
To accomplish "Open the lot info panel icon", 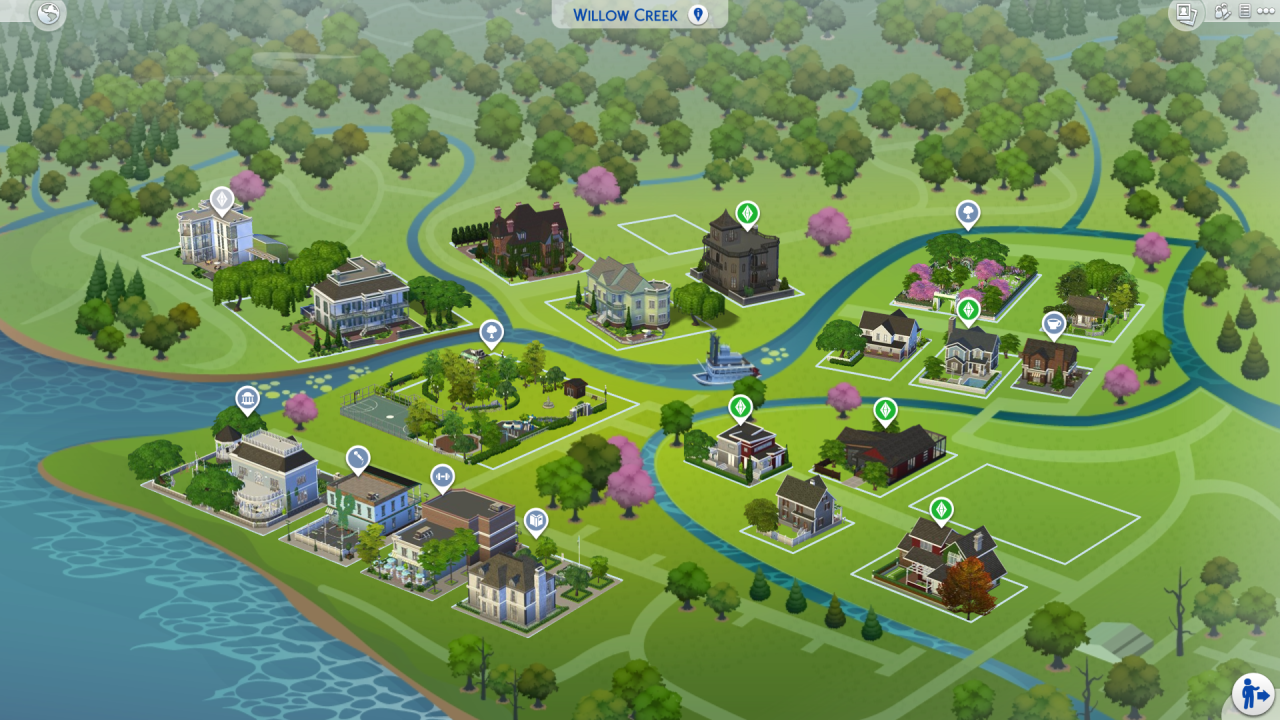I will 1243,12.
